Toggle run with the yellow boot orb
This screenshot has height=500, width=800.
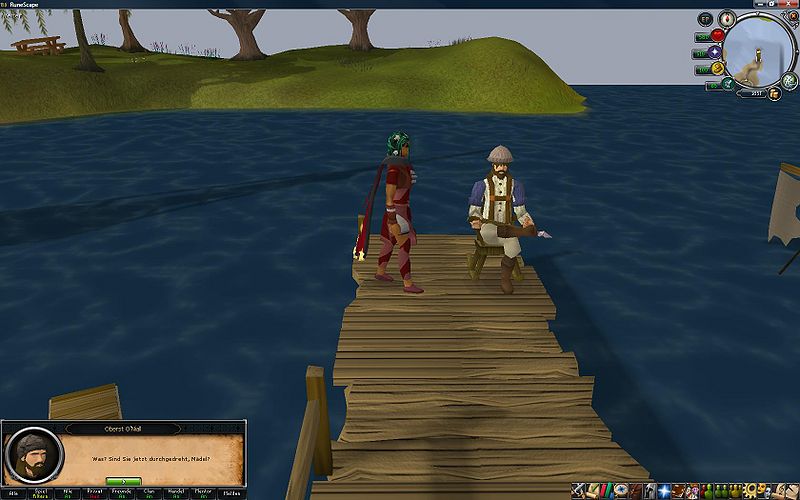click(x=717, y=68)
